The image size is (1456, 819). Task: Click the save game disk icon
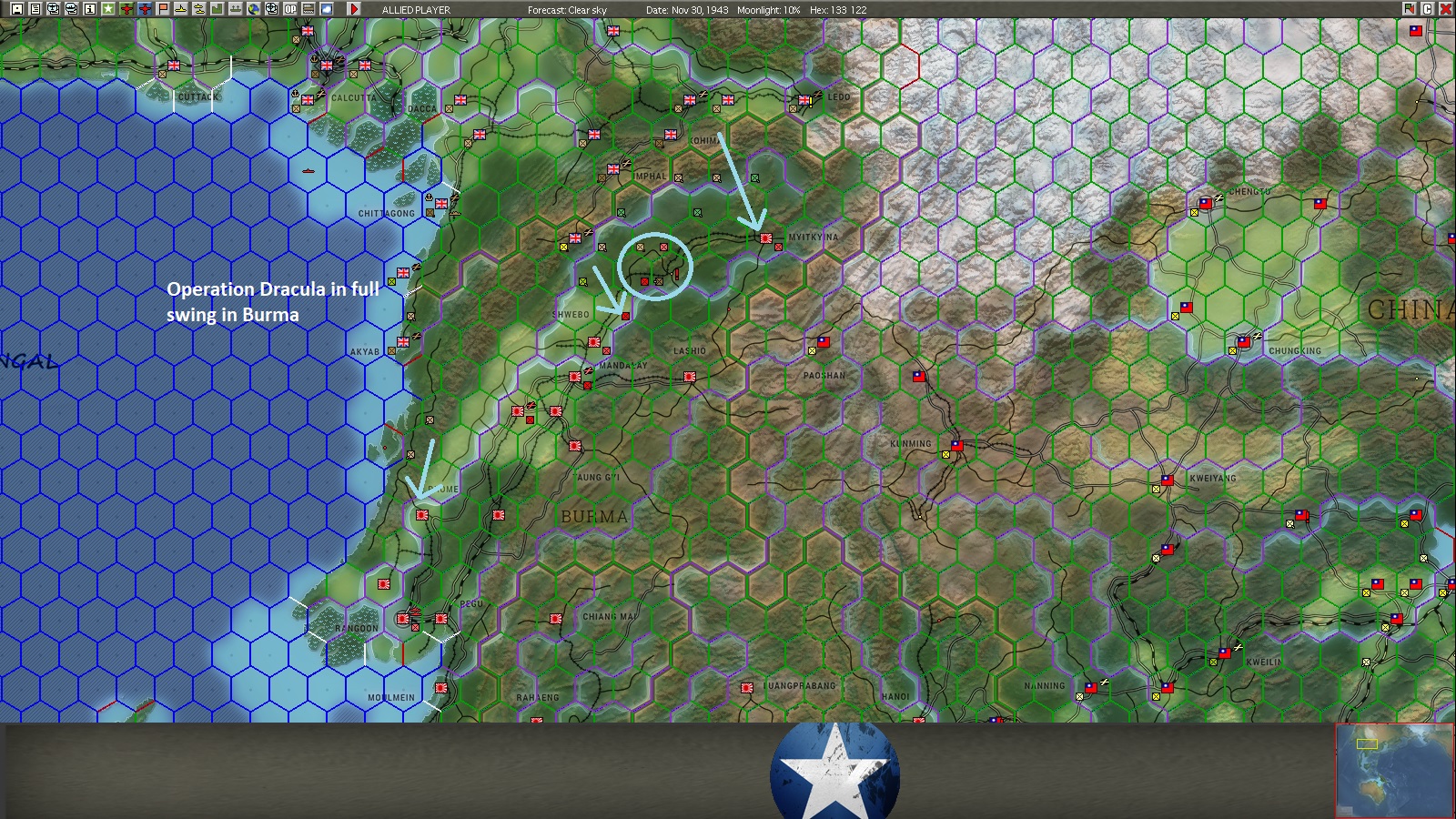click(x=16, y=9)
